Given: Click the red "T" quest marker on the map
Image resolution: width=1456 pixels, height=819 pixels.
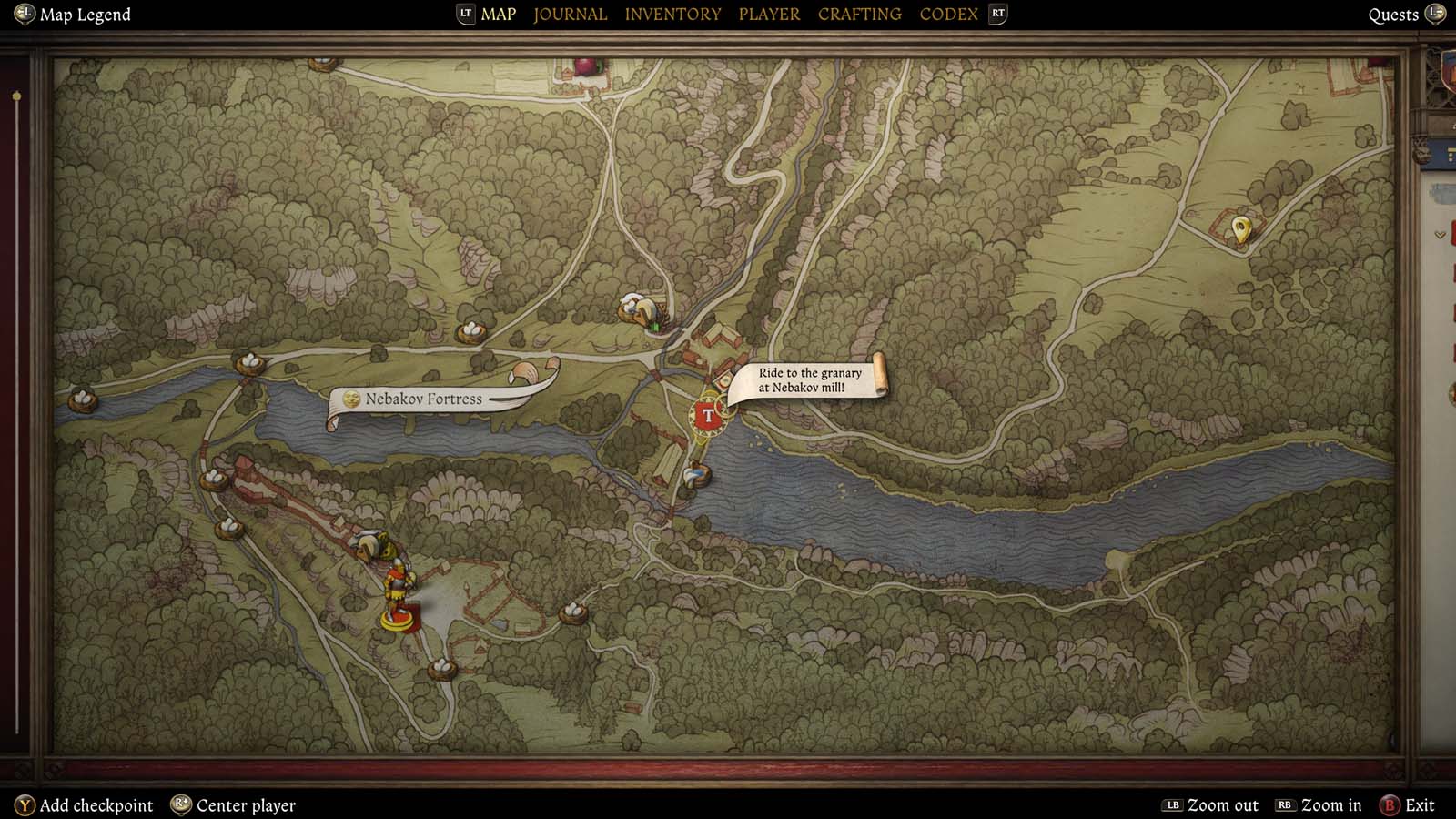Looking at the screenshot, I should click(708, 414).
